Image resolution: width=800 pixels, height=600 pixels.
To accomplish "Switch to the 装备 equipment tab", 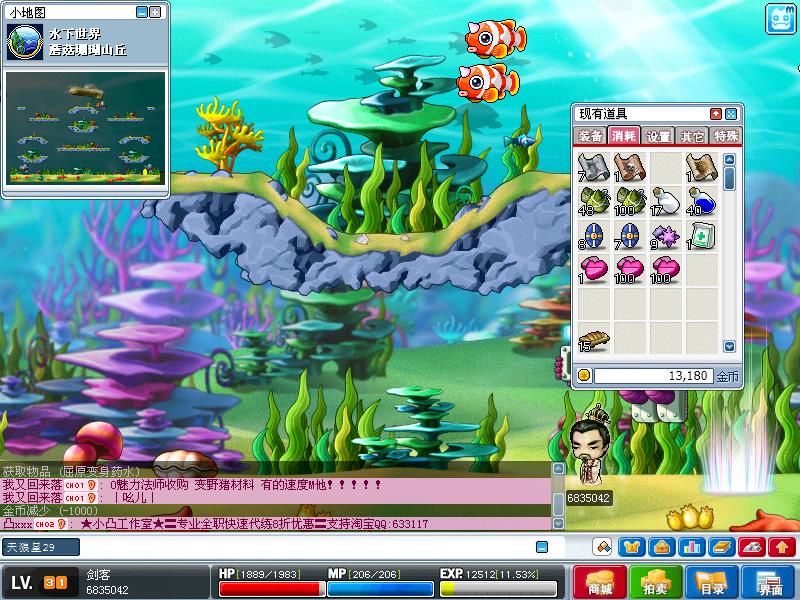I will coord(591,136).
